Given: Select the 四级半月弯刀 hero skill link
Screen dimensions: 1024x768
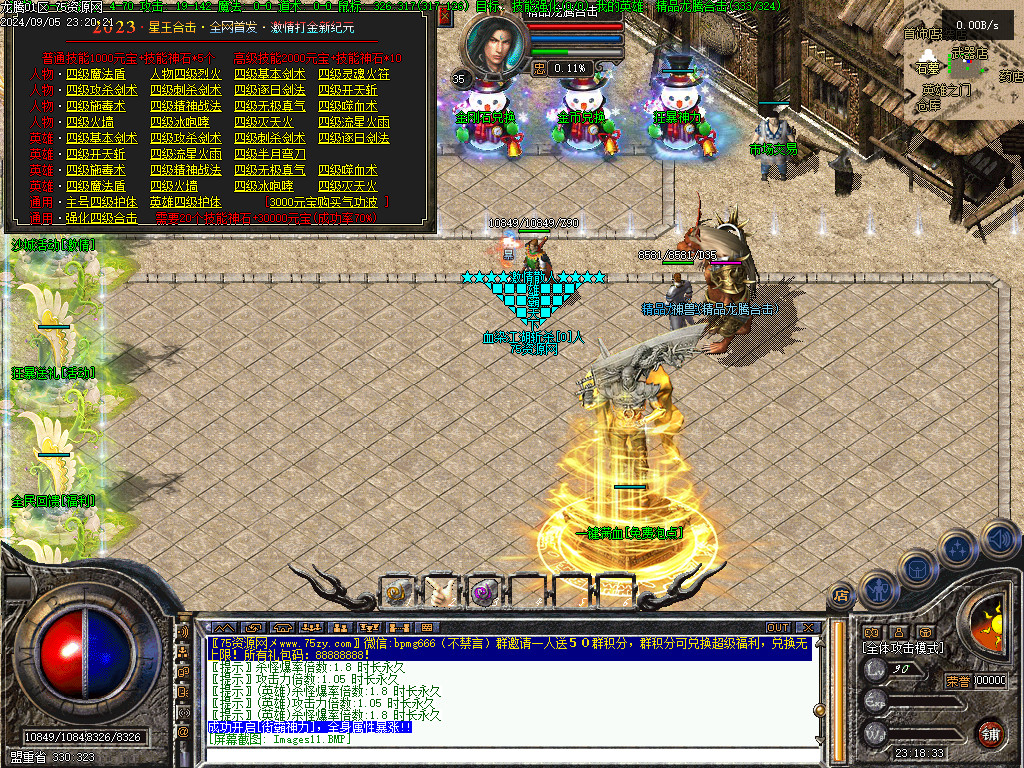Looking at the screenshot, I should coord(270,154).
